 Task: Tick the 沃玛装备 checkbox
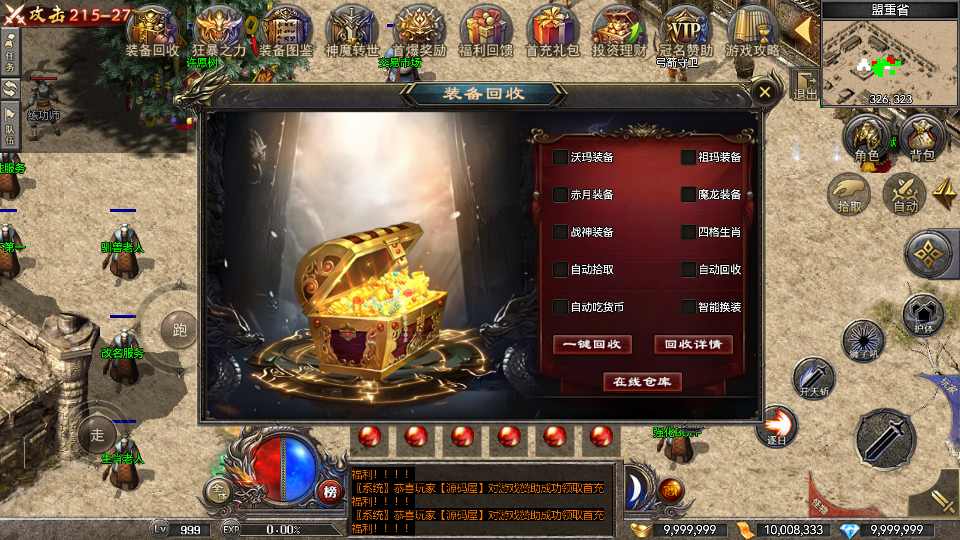[560, 157]
